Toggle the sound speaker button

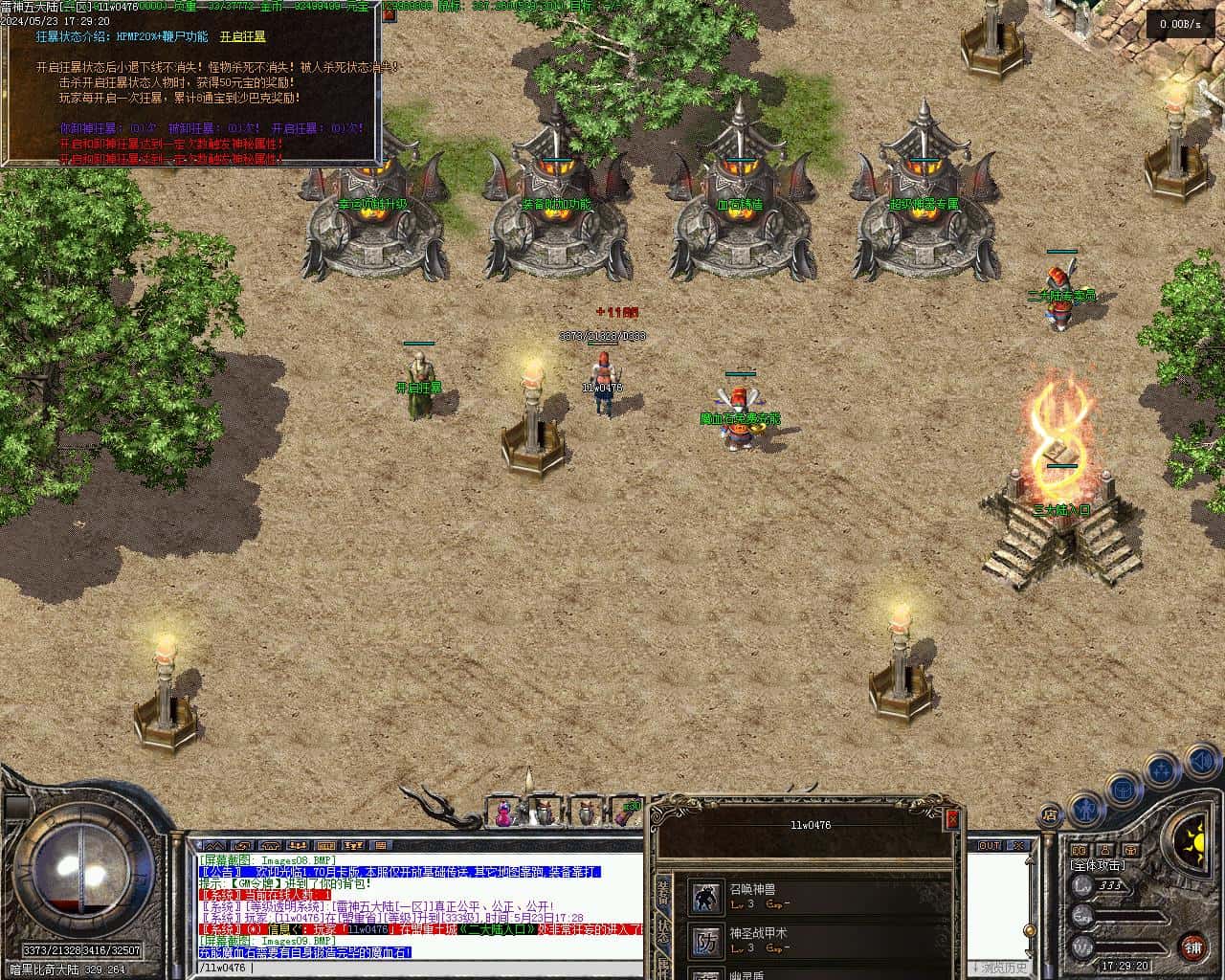[1201, 763]
